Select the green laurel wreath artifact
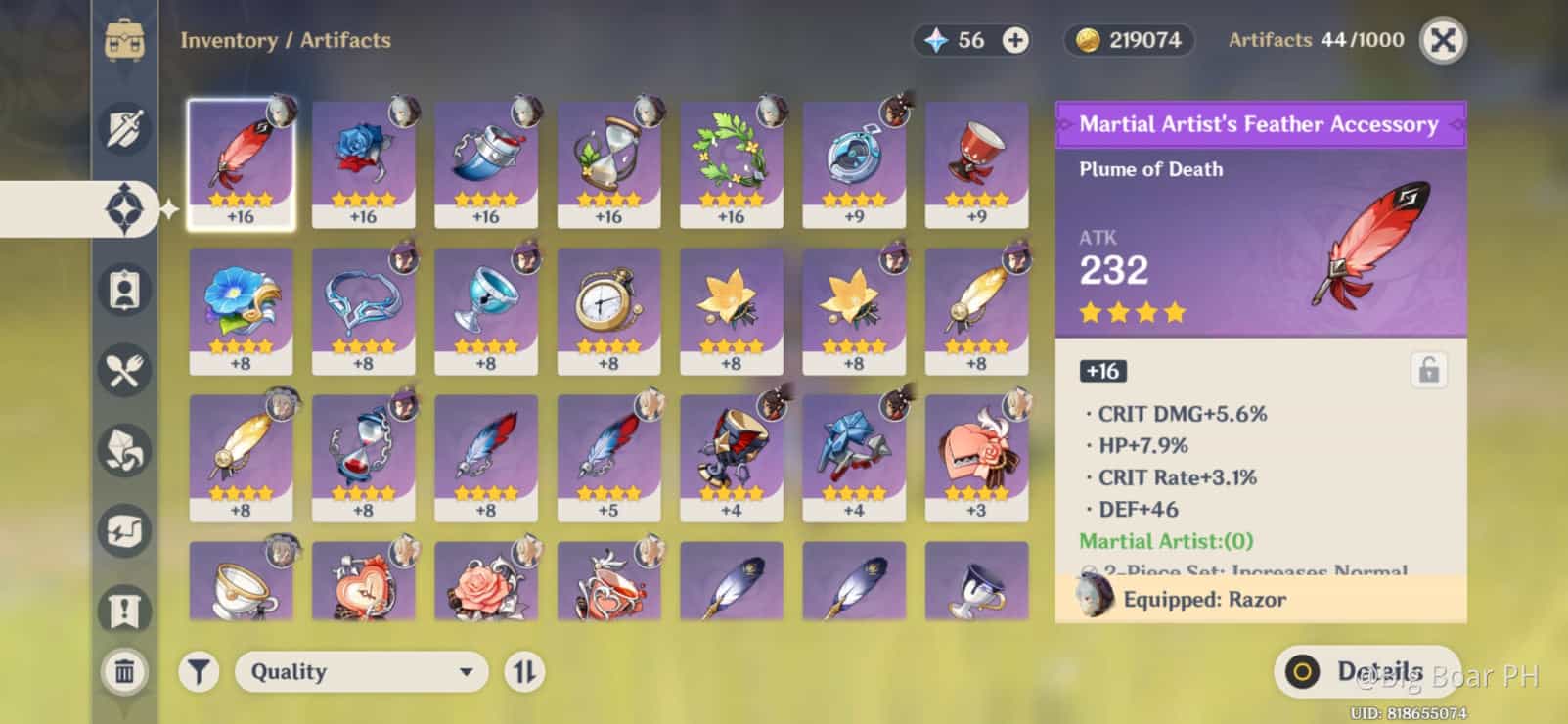Viewport: 1568px width, 724px height. (x=731, y=163)
